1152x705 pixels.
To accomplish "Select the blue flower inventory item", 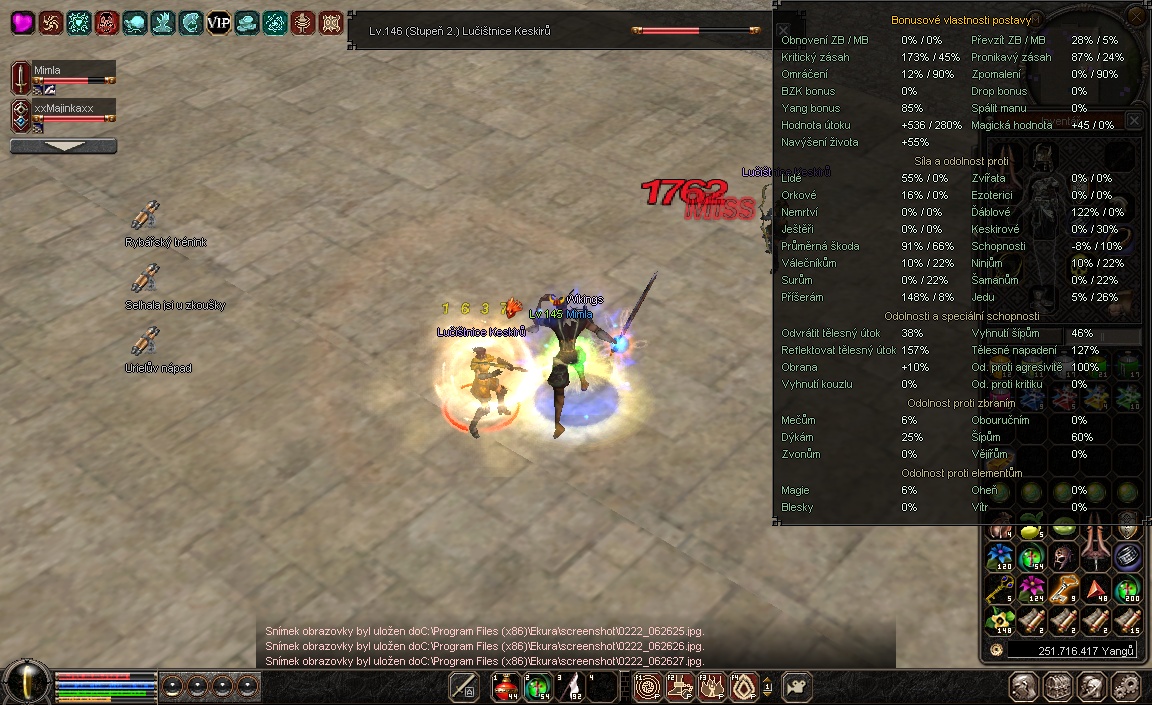I will coord(998,556).
